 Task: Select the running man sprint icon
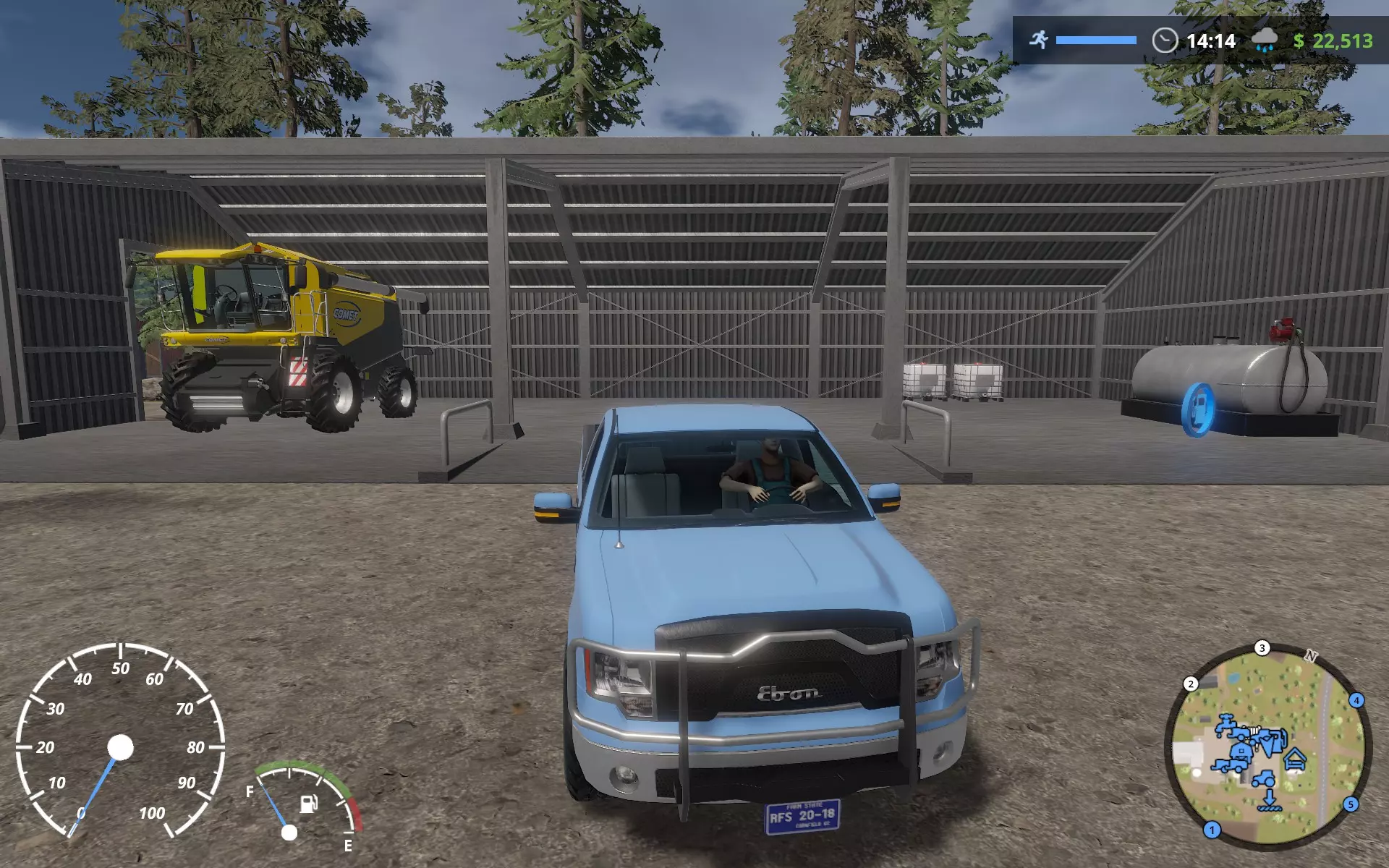1039,40
